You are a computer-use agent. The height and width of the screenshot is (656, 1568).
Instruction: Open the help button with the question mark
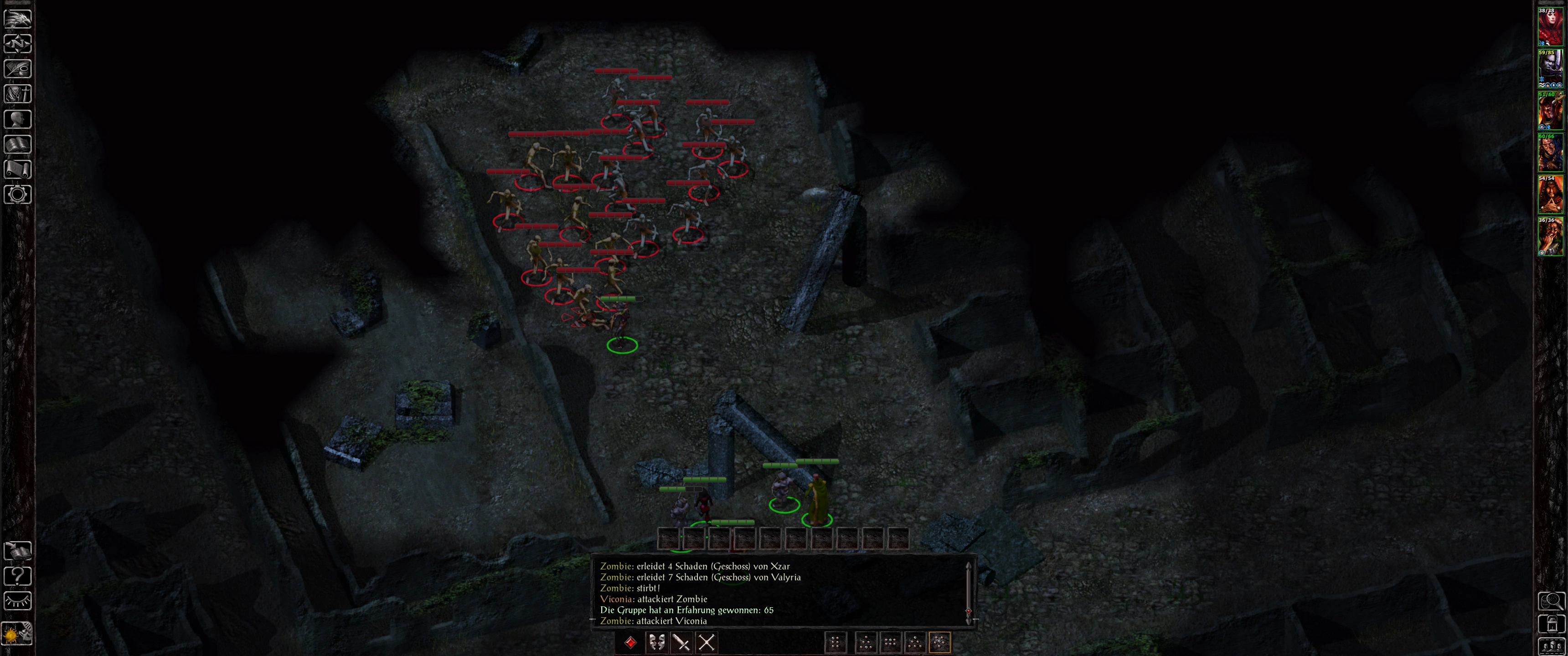click(x=18, y=576)
